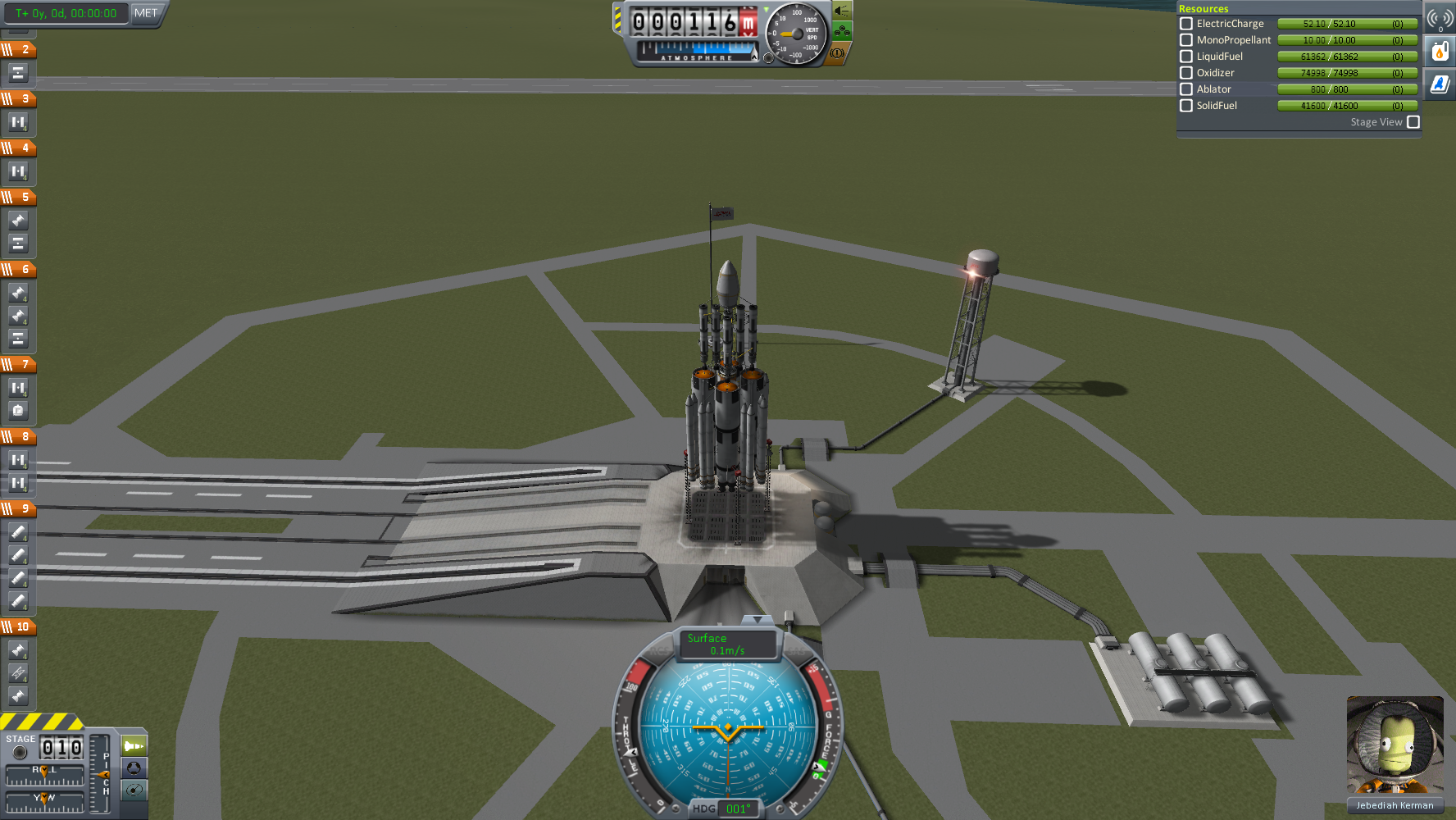
Task: Select Jebediah Kerman's crew portrait
Action: 1395,746
